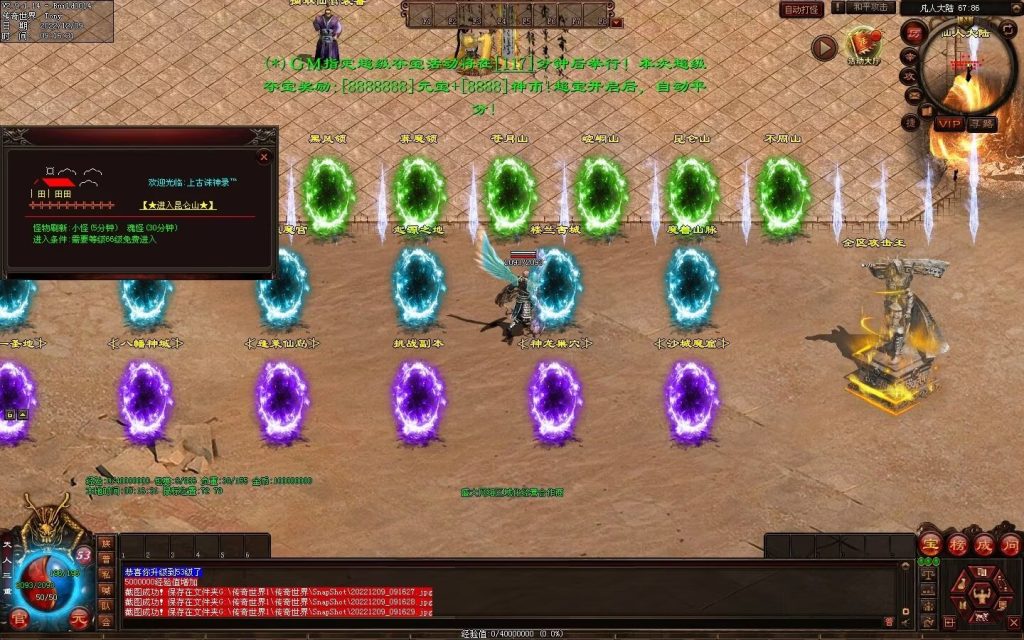Image resolution: width=1024 pixels, height=640 pixels.
Task: Open the VIP panel
Action: pos(949,122)
